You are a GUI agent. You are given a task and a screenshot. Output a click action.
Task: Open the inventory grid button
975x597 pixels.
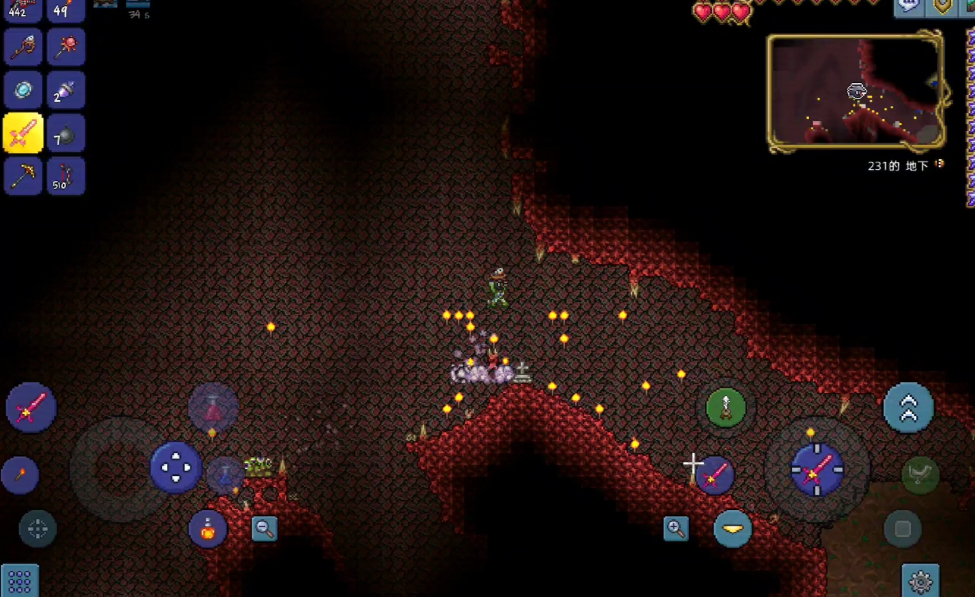19,581
